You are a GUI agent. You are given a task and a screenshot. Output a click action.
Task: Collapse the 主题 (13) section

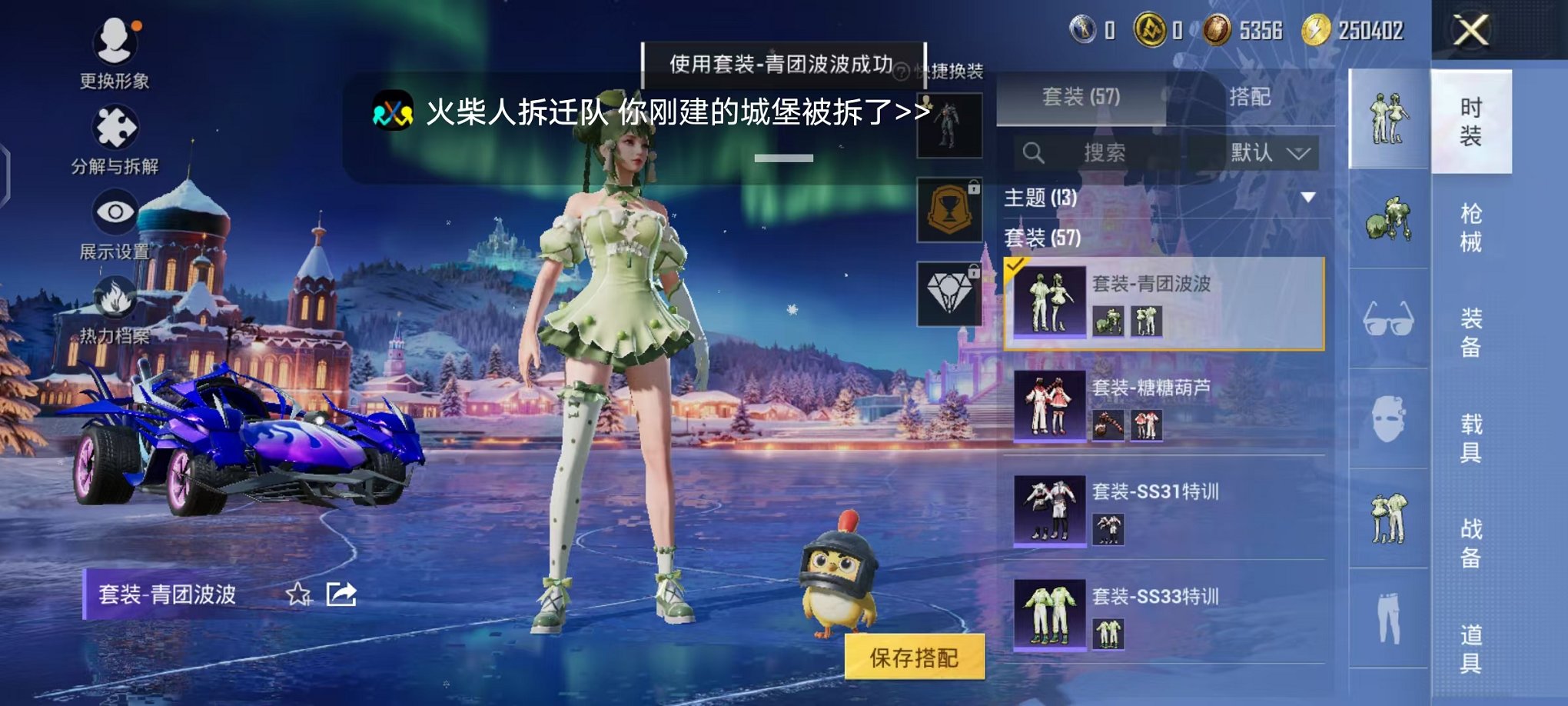coord(1308,197)
